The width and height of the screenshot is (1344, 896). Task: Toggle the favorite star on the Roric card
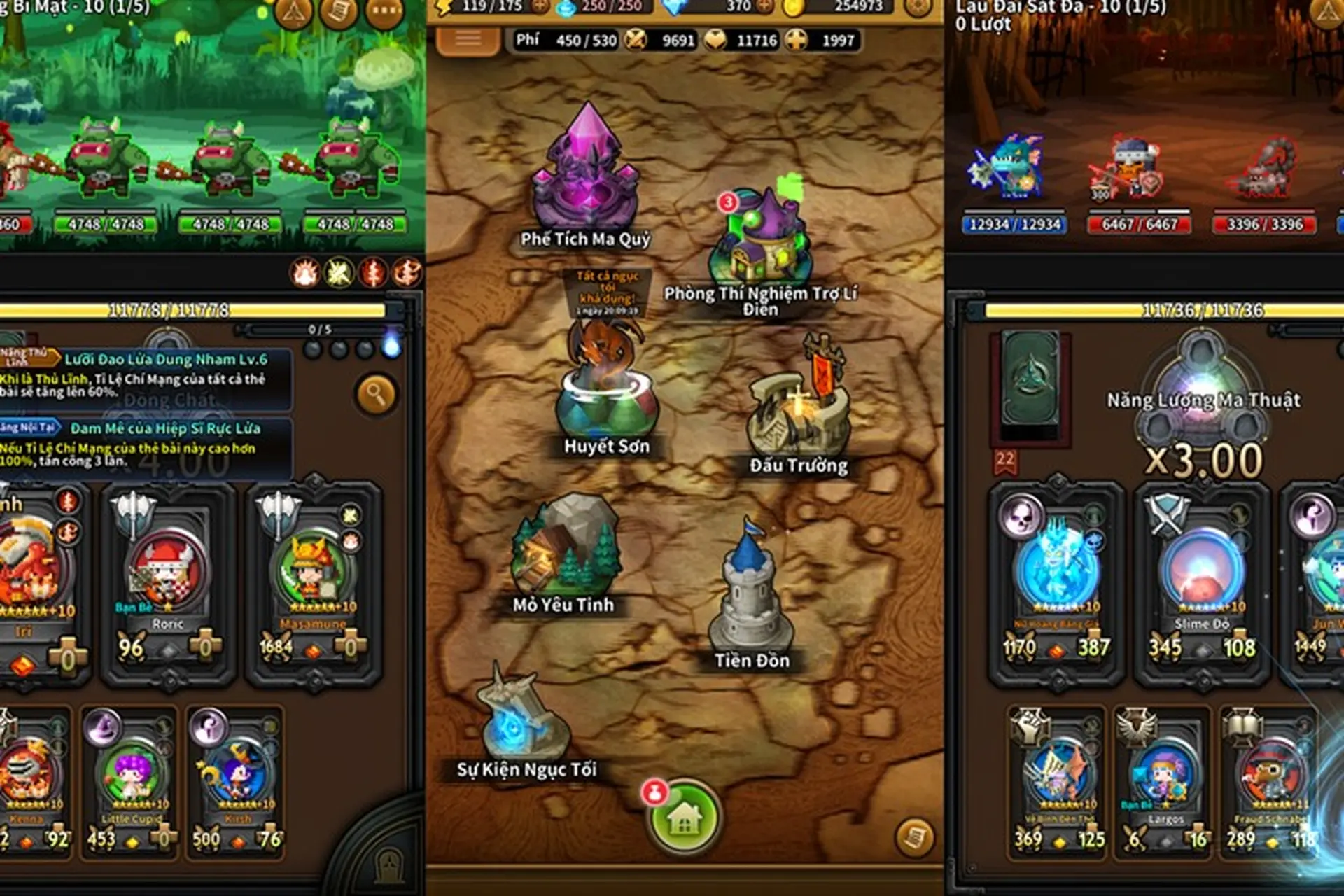168,608
